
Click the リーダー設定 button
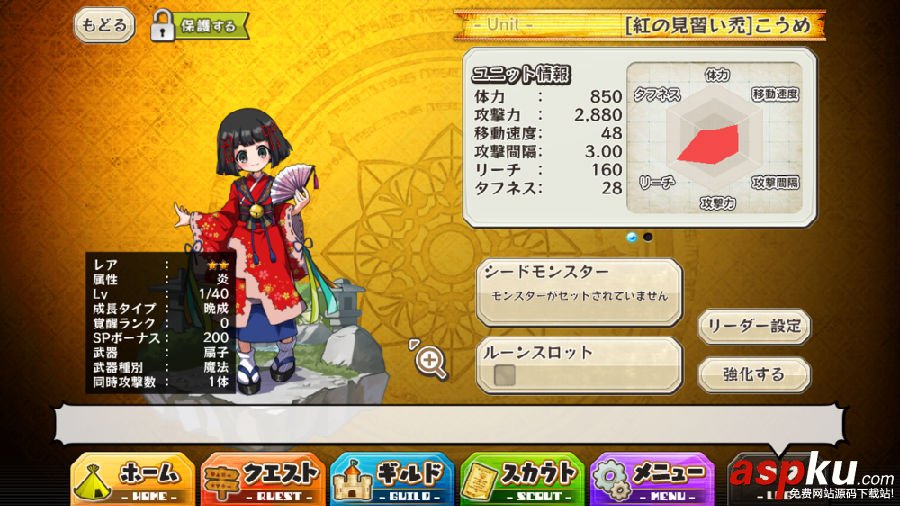754,326
